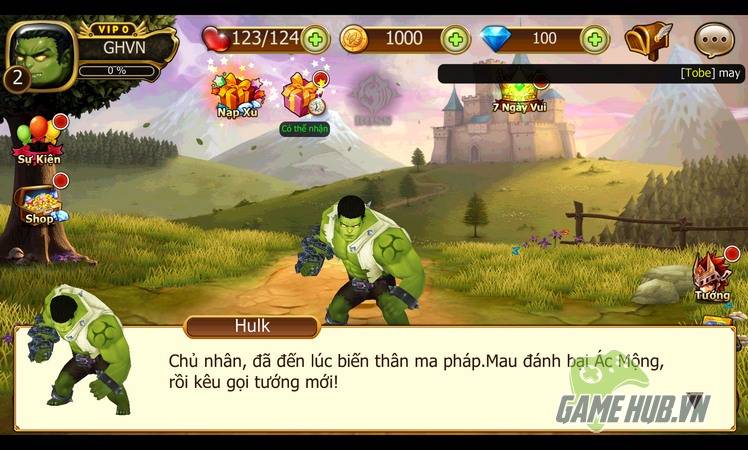Open the chat speech bubble
This screenshot has height=450, width=748.
pos(713,41)
